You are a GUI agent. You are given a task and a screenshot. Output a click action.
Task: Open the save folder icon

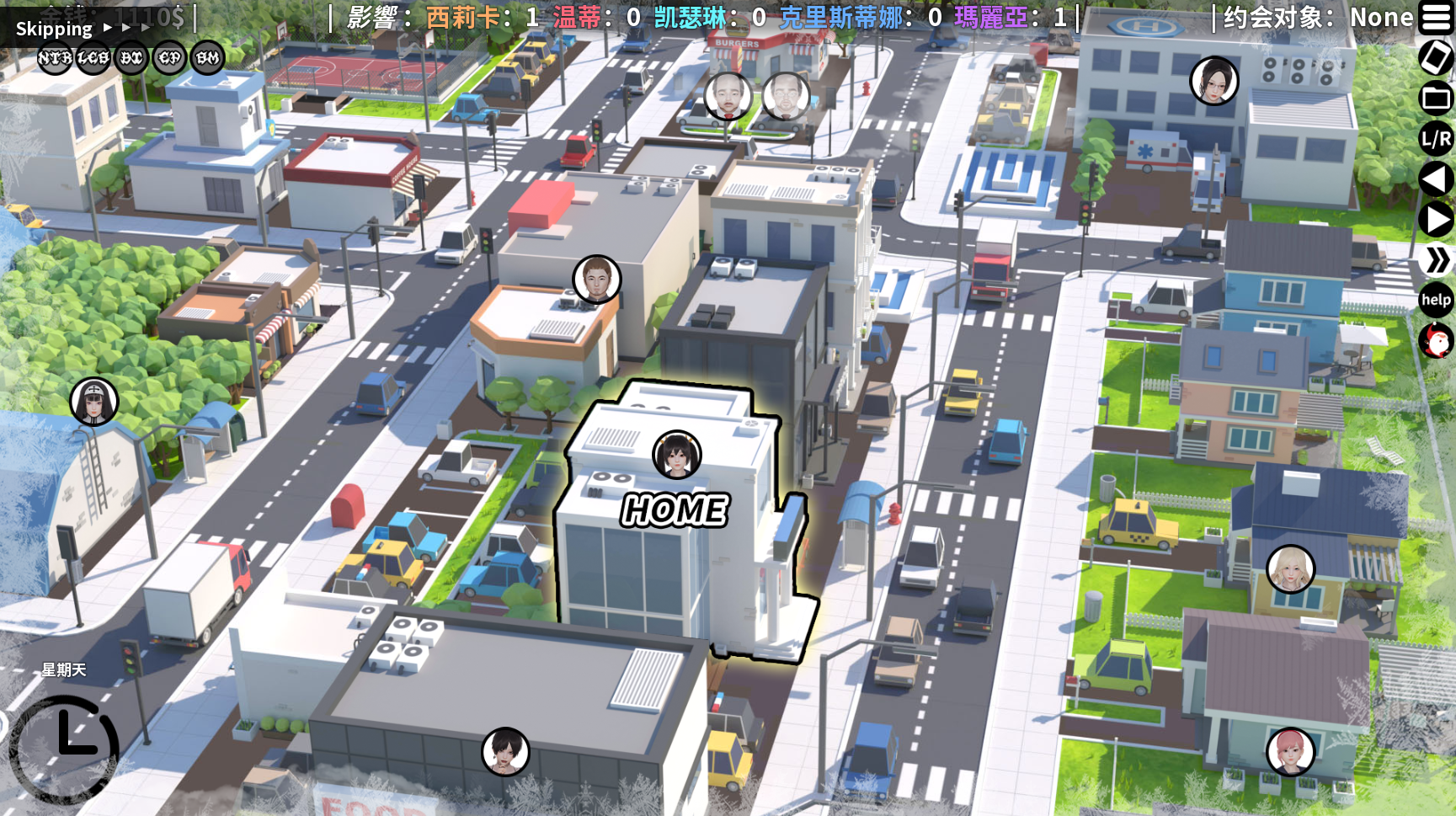click(x=1436, y=98)
